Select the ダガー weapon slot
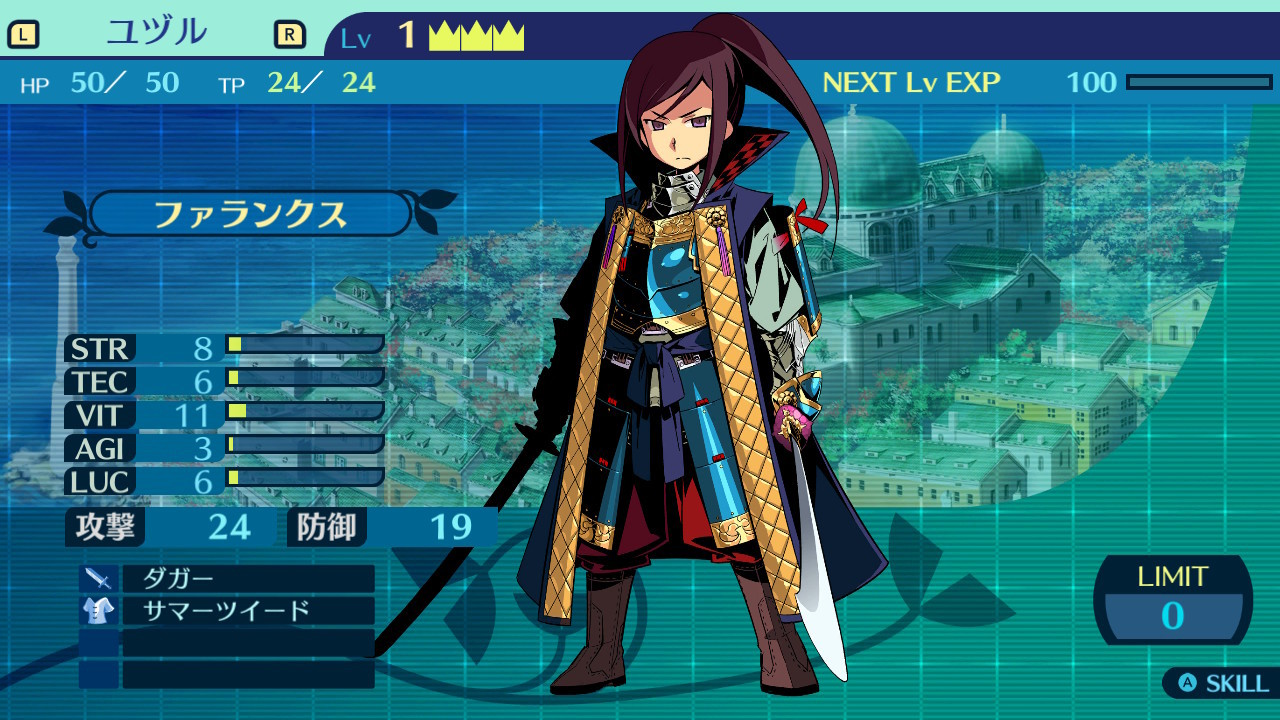1280x720 pixels. pos(247,579)
